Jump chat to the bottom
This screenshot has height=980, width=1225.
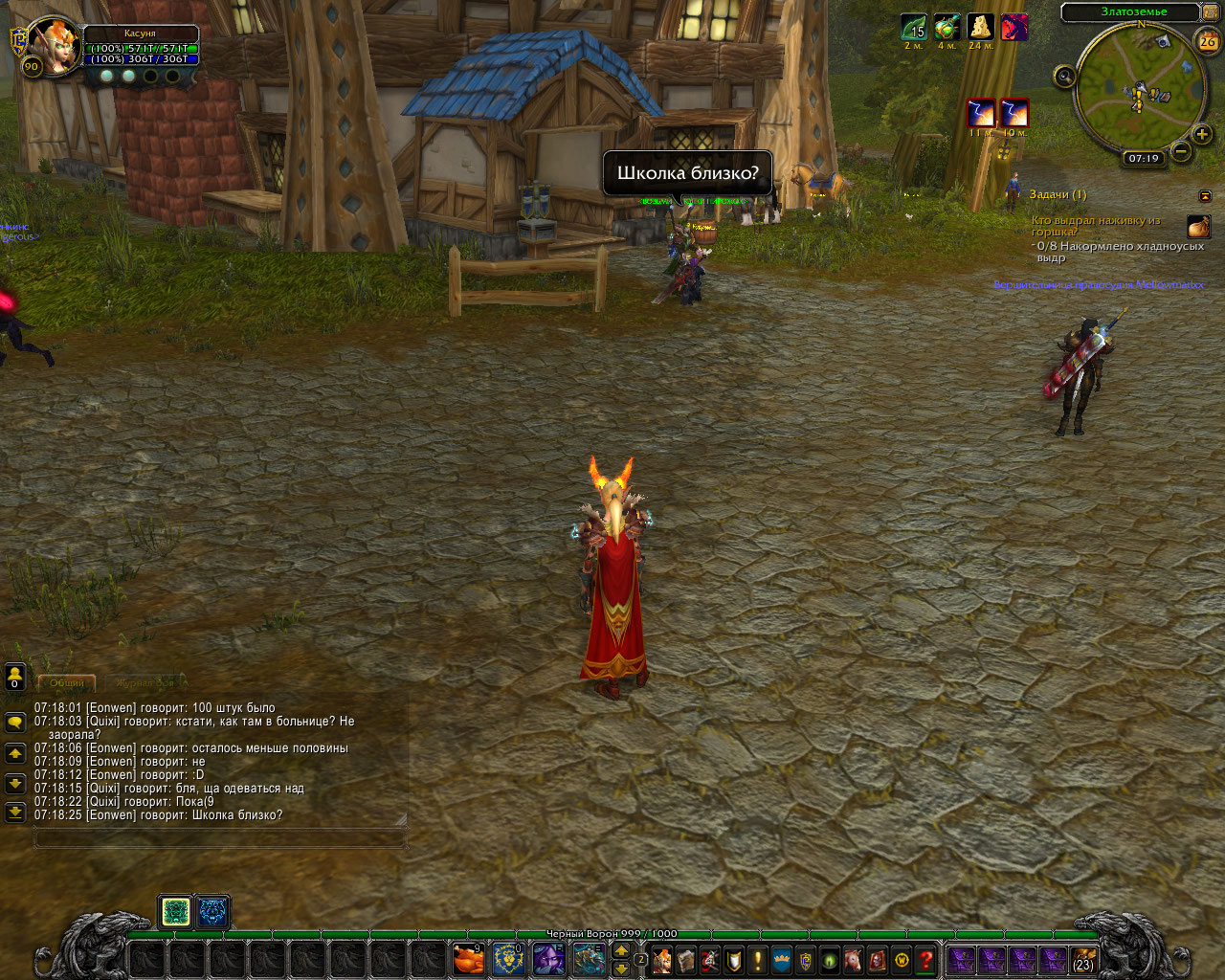pyautogui.click(x=15, y=813)
